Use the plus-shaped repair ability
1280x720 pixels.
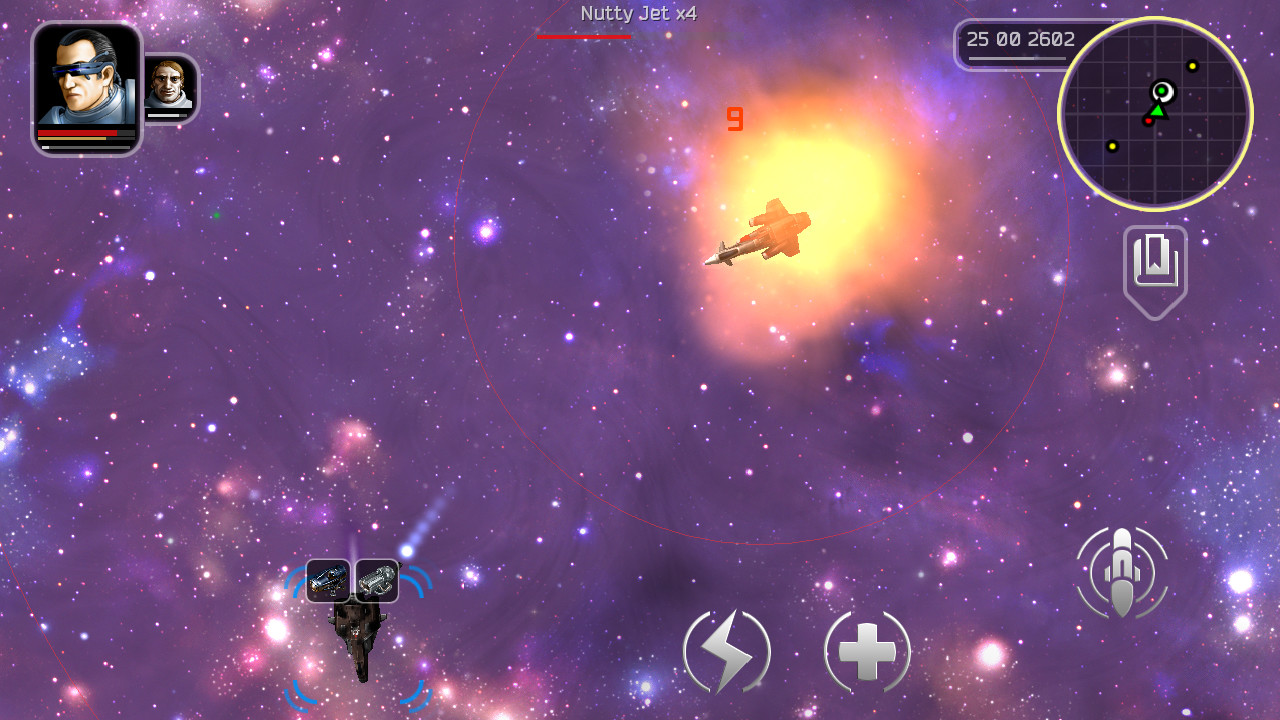click(866, 650)
